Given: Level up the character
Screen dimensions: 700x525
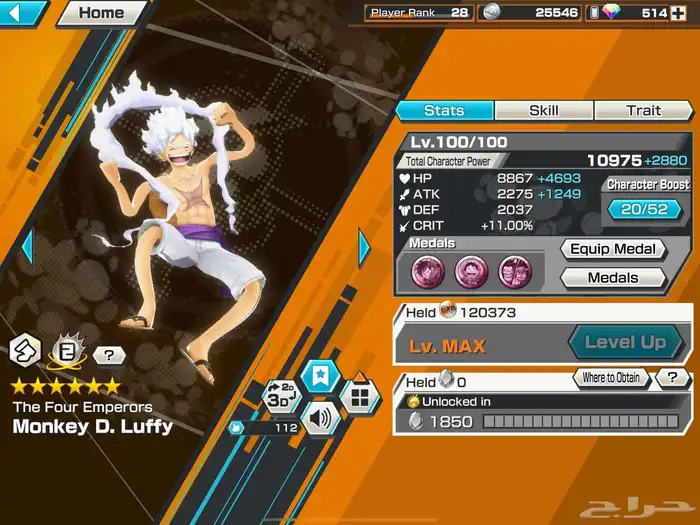Looking at the screenshot, I should (624, 342).
